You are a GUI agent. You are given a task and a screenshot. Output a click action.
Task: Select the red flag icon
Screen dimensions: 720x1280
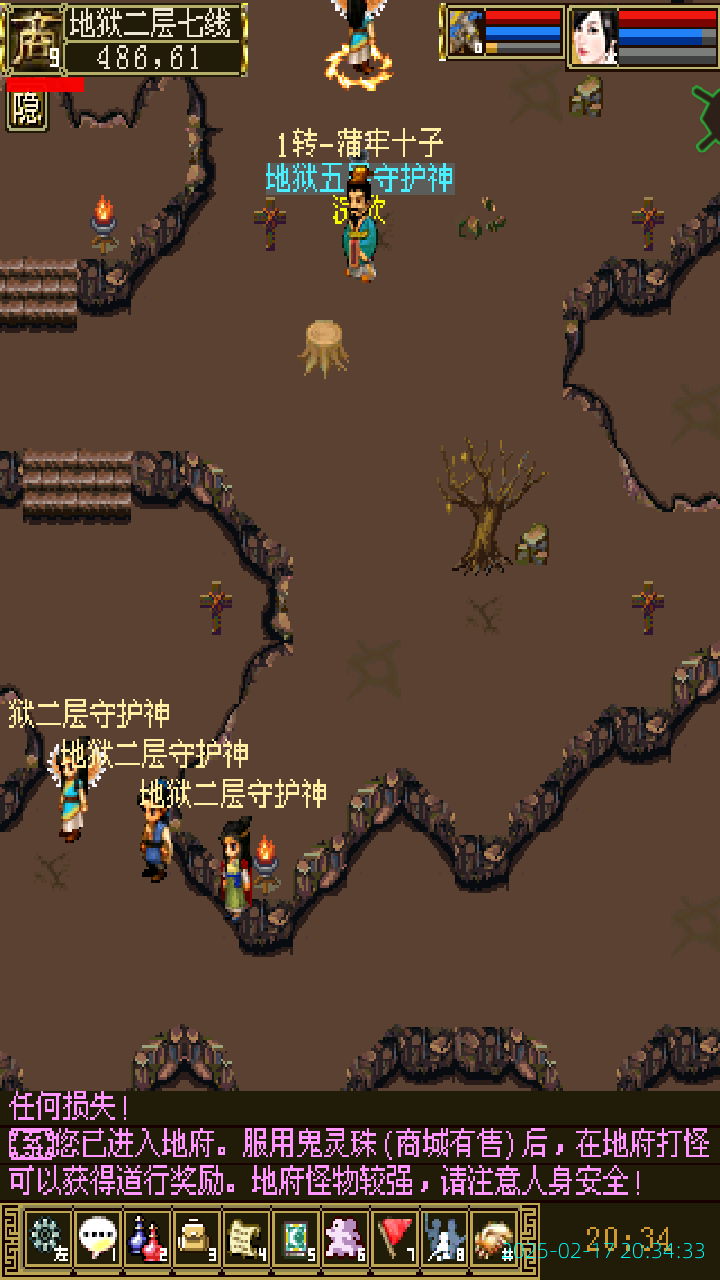click(396, 1238)
